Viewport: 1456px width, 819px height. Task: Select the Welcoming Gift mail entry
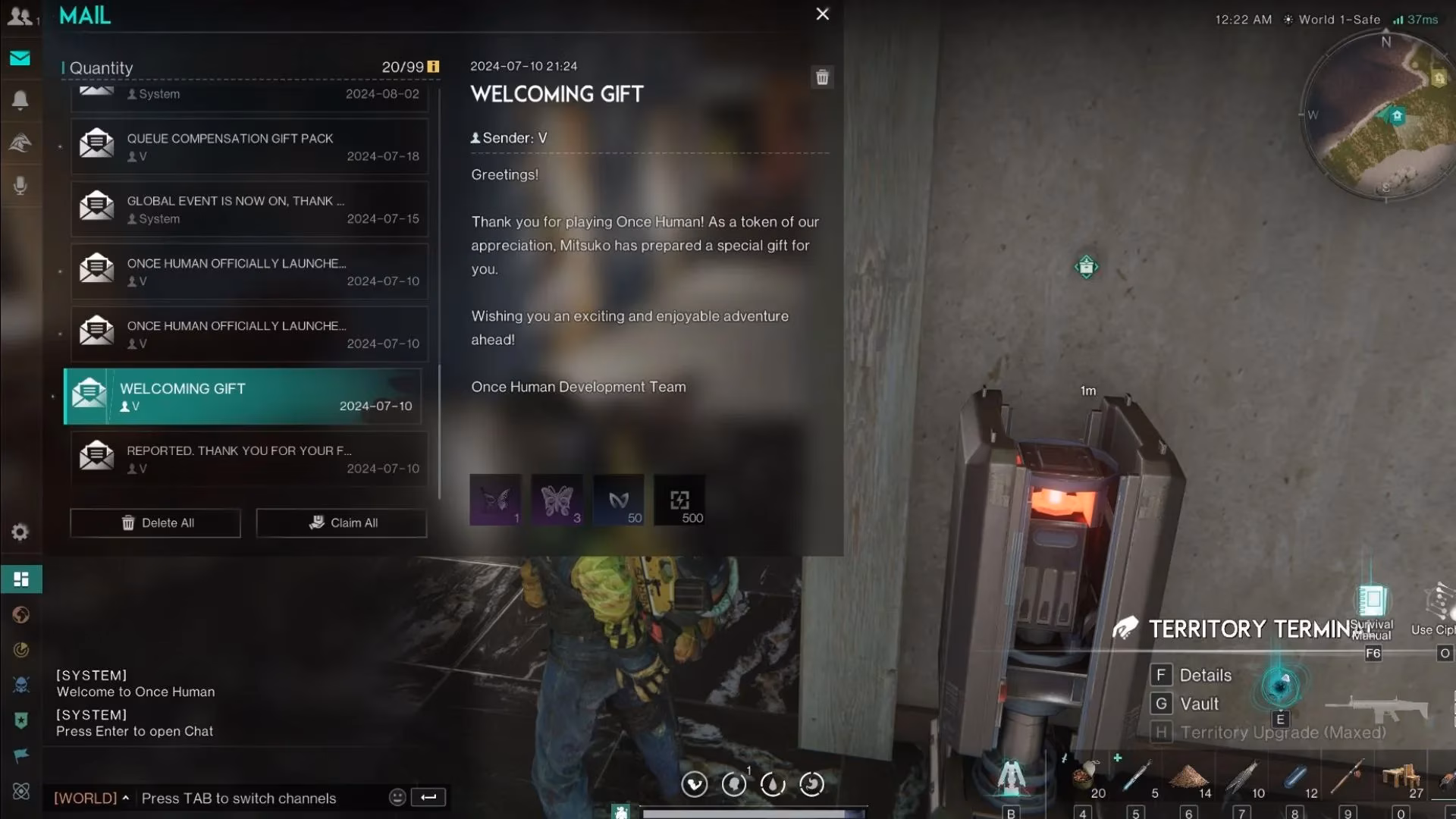pyautogui.click(x=243, y=397)
